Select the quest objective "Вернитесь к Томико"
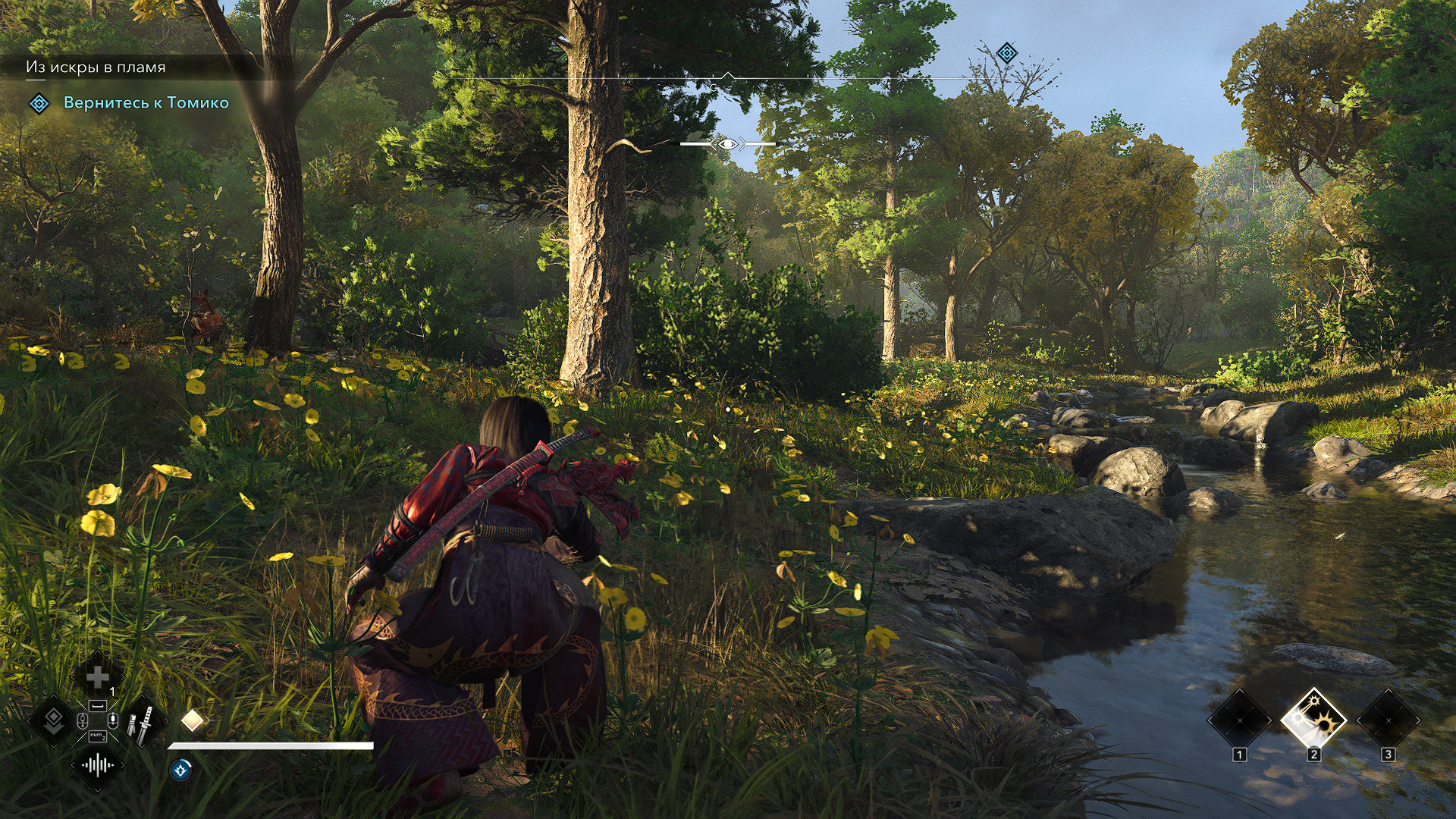 (x=146, y=103)
